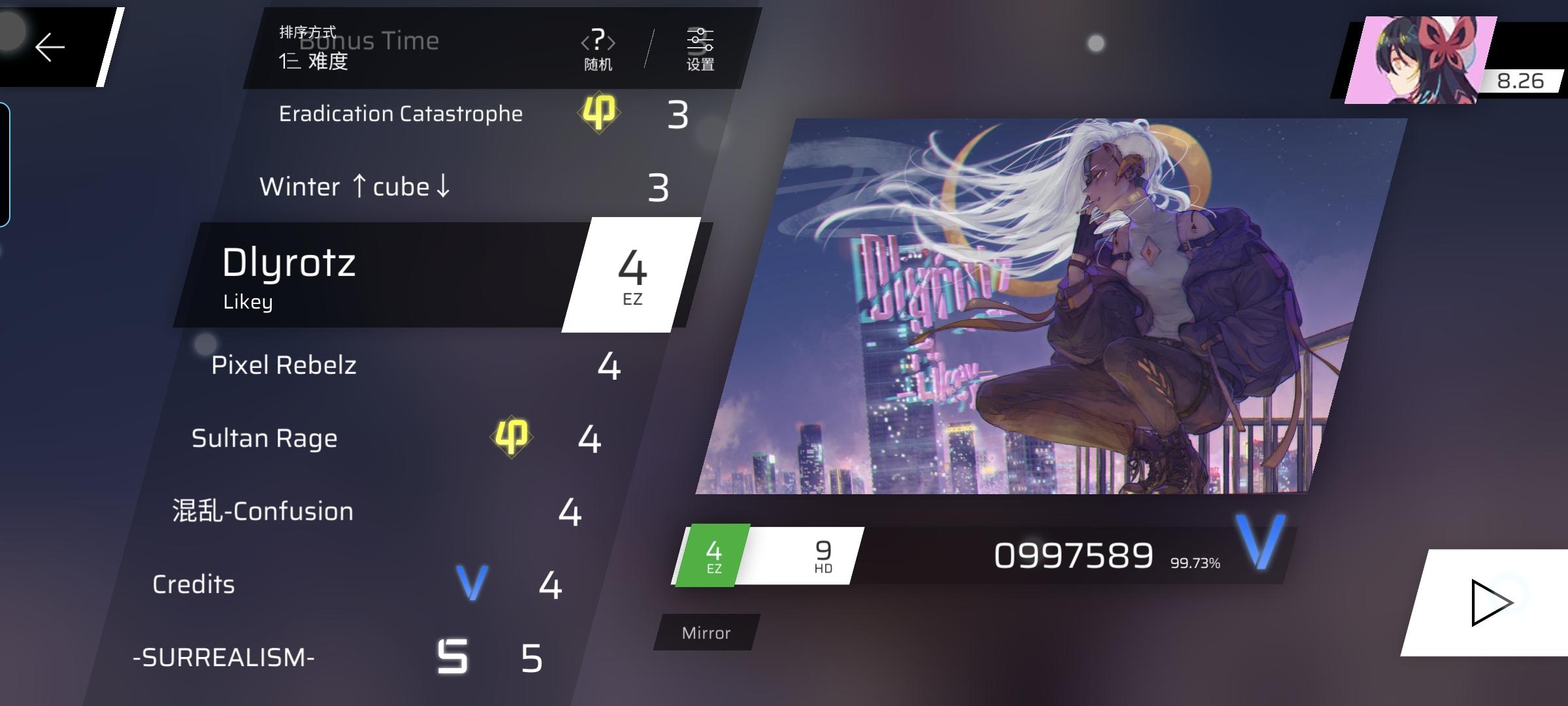This screenshot has height=706, width=1568.
Task: Switch difficulty to EZ 4
Action: [714, 554]
